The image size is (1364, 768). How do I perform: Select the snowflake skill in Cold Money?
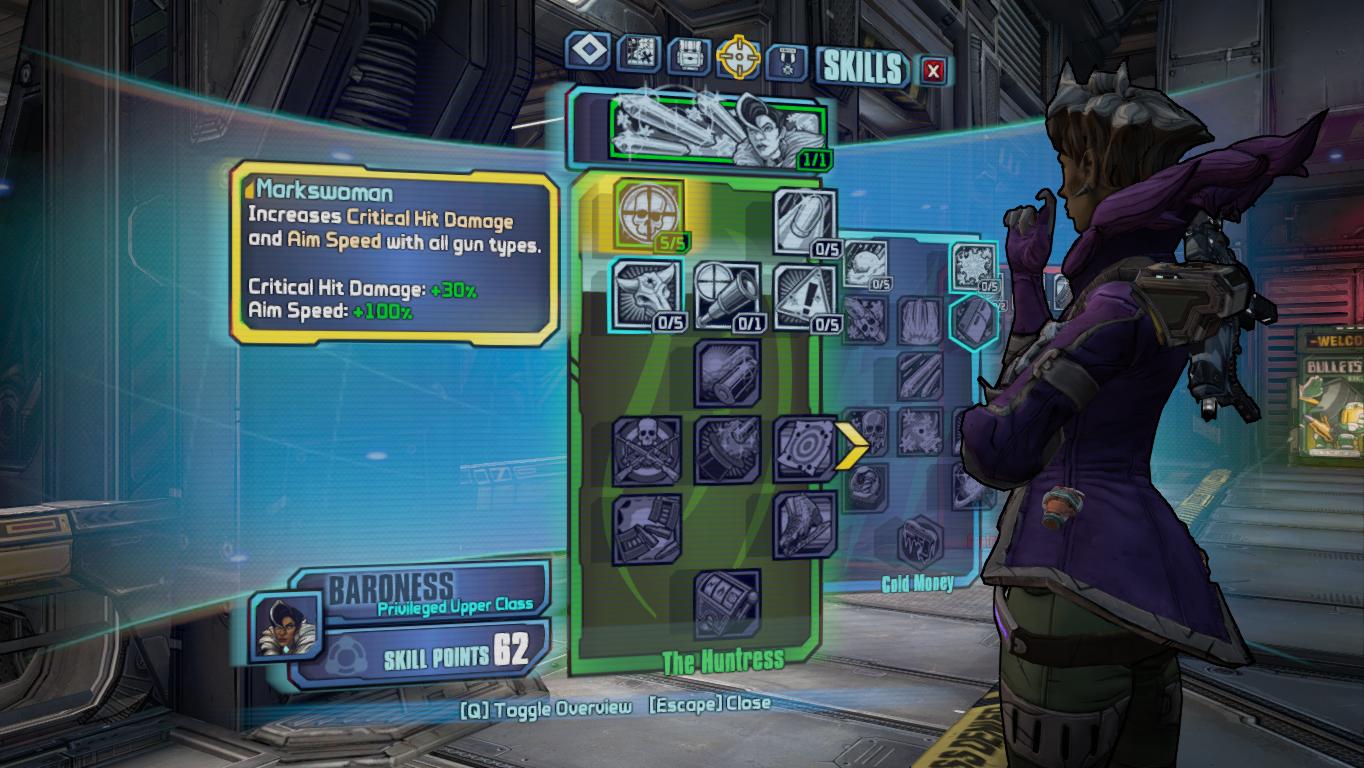click(x=973, y=268)
